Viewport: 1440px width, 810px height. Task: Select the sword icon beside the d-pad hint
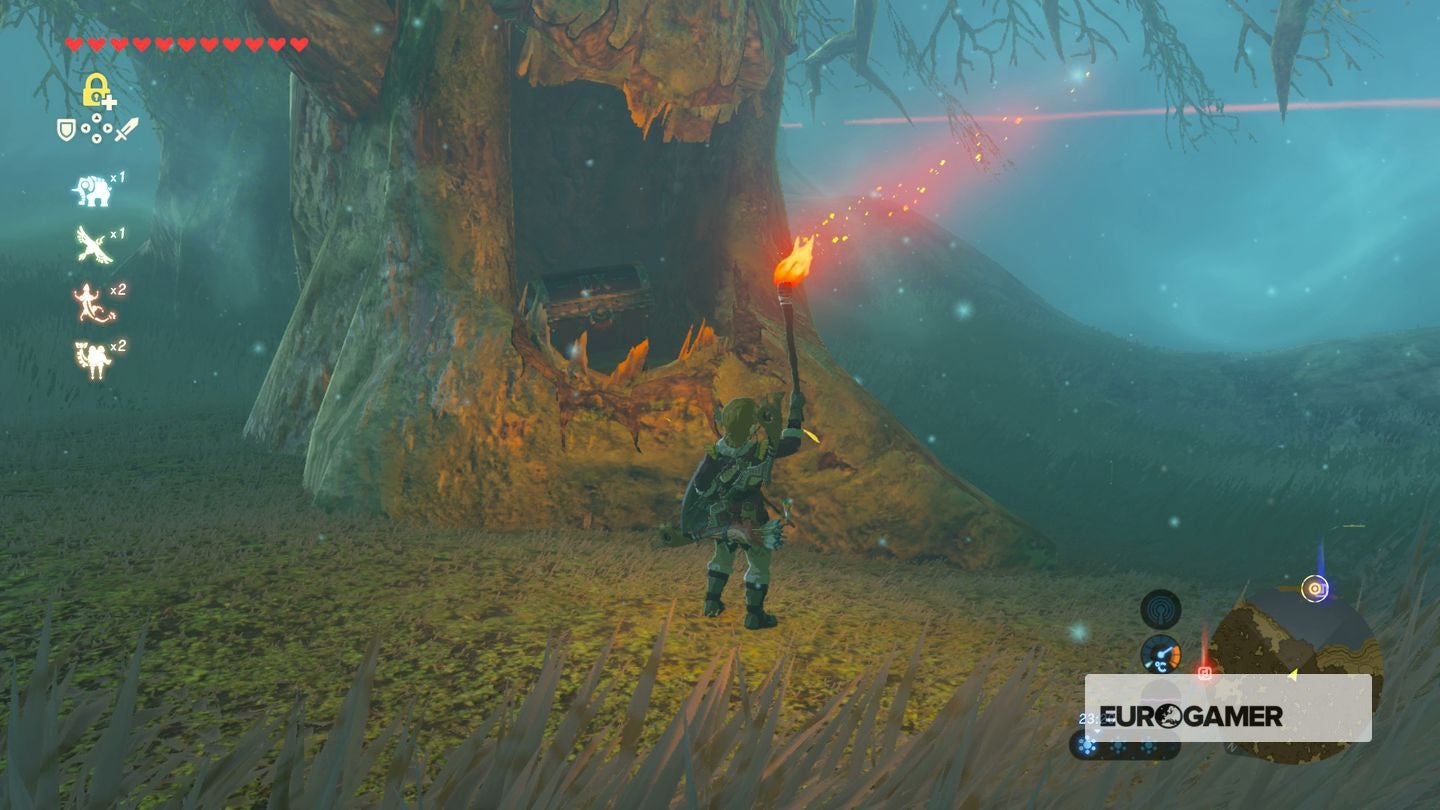tap(126, 128)
